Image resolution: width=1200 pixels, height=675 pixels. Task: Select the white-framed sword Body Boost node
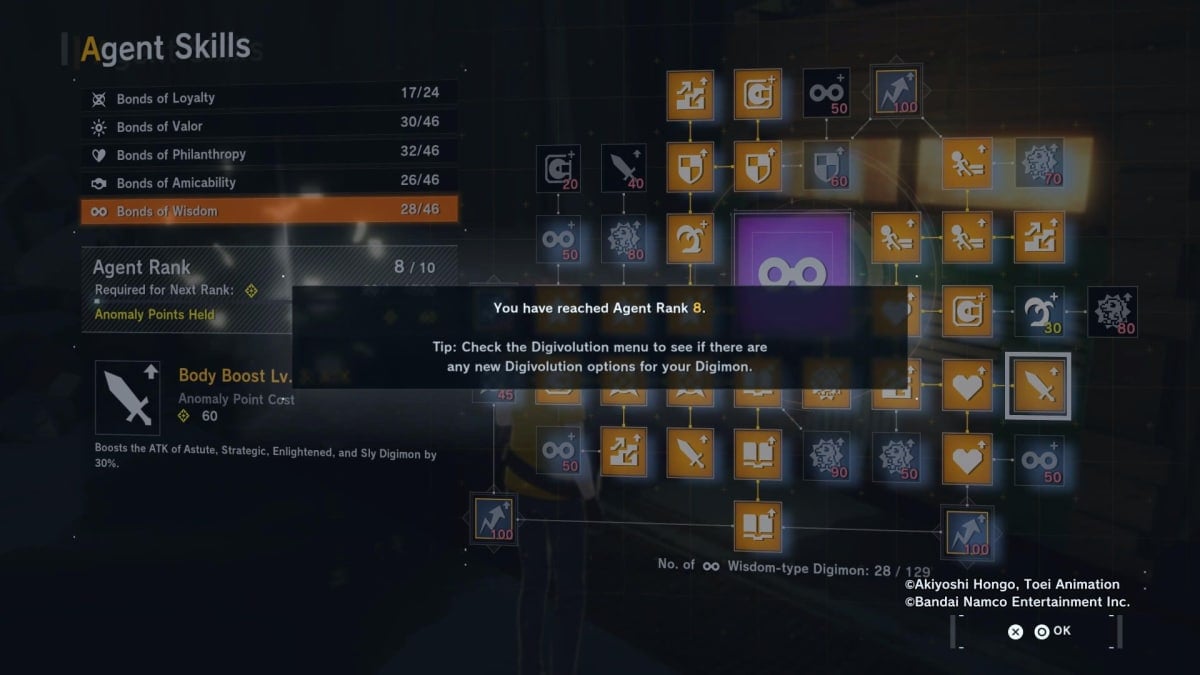pyautogui.click(x=1039, y=385)
